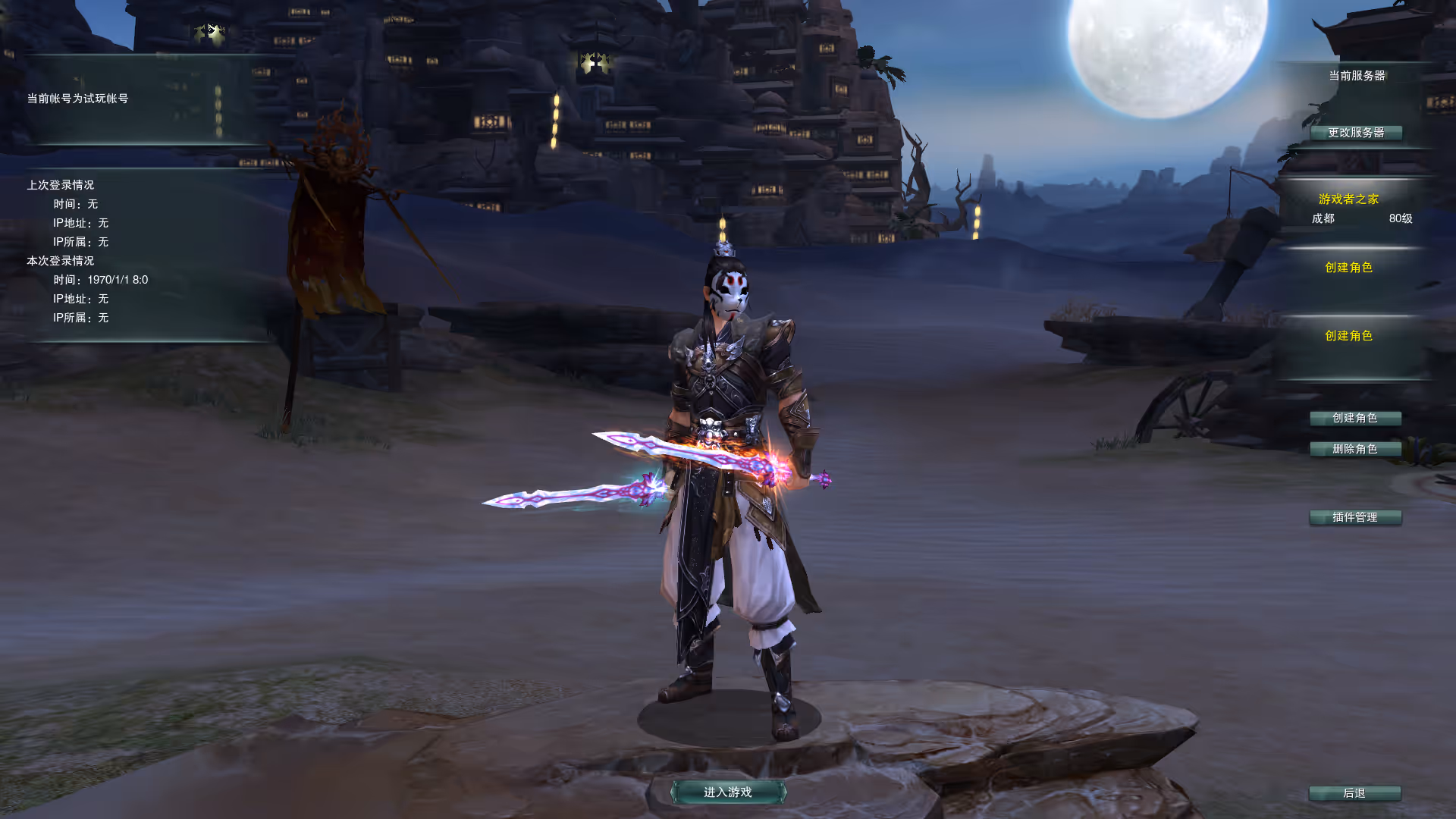Enter the game with 进入游戏

click(728, 792)
